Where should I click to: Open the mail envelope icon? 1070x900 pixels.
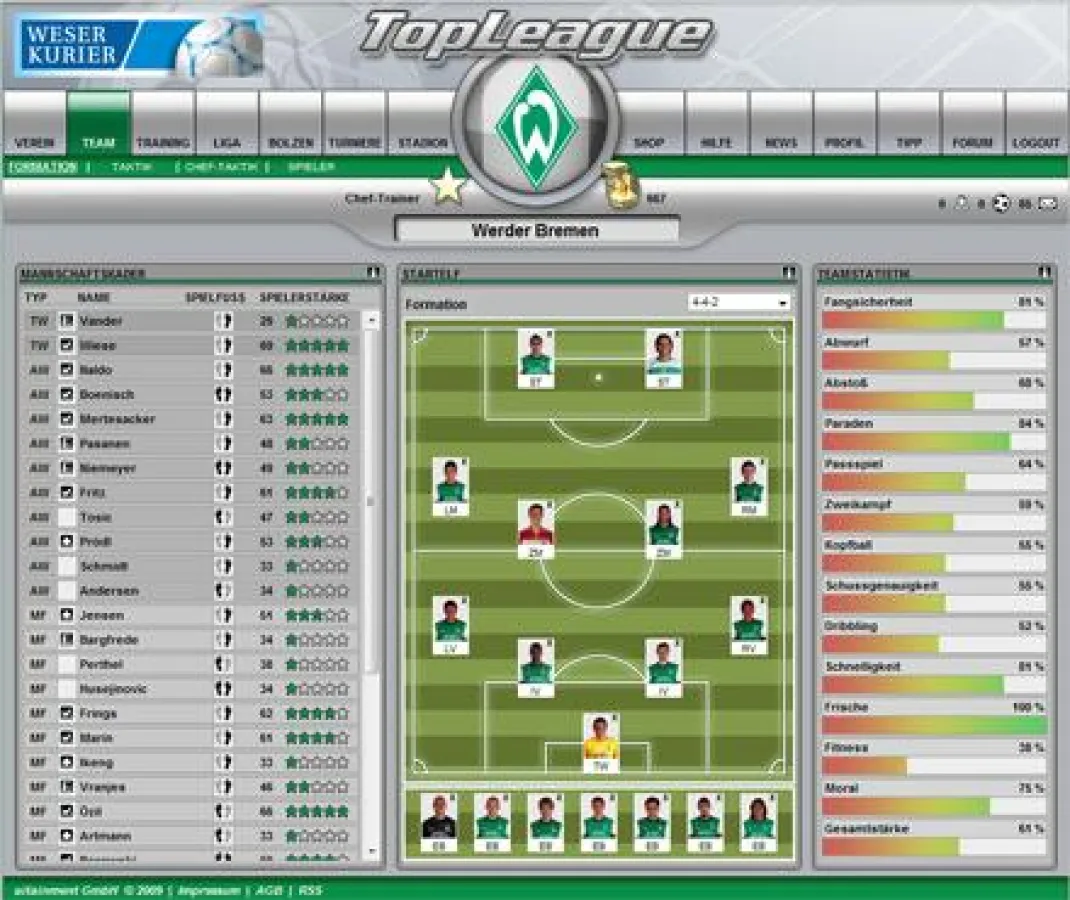1047,204
